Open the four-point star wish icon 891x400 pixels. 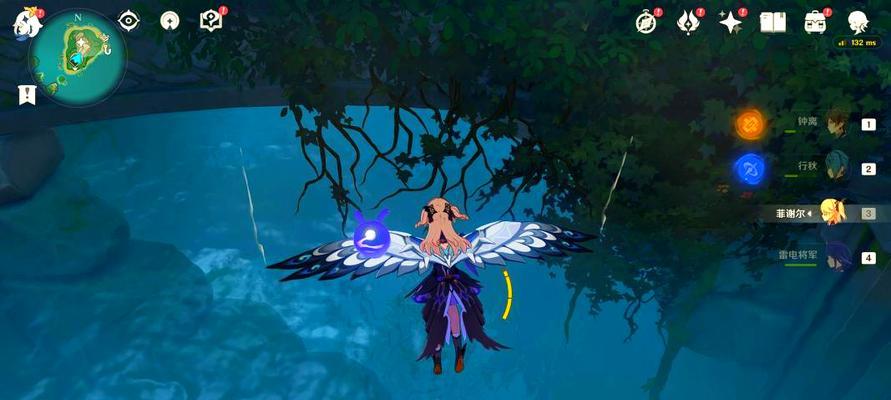731,22
